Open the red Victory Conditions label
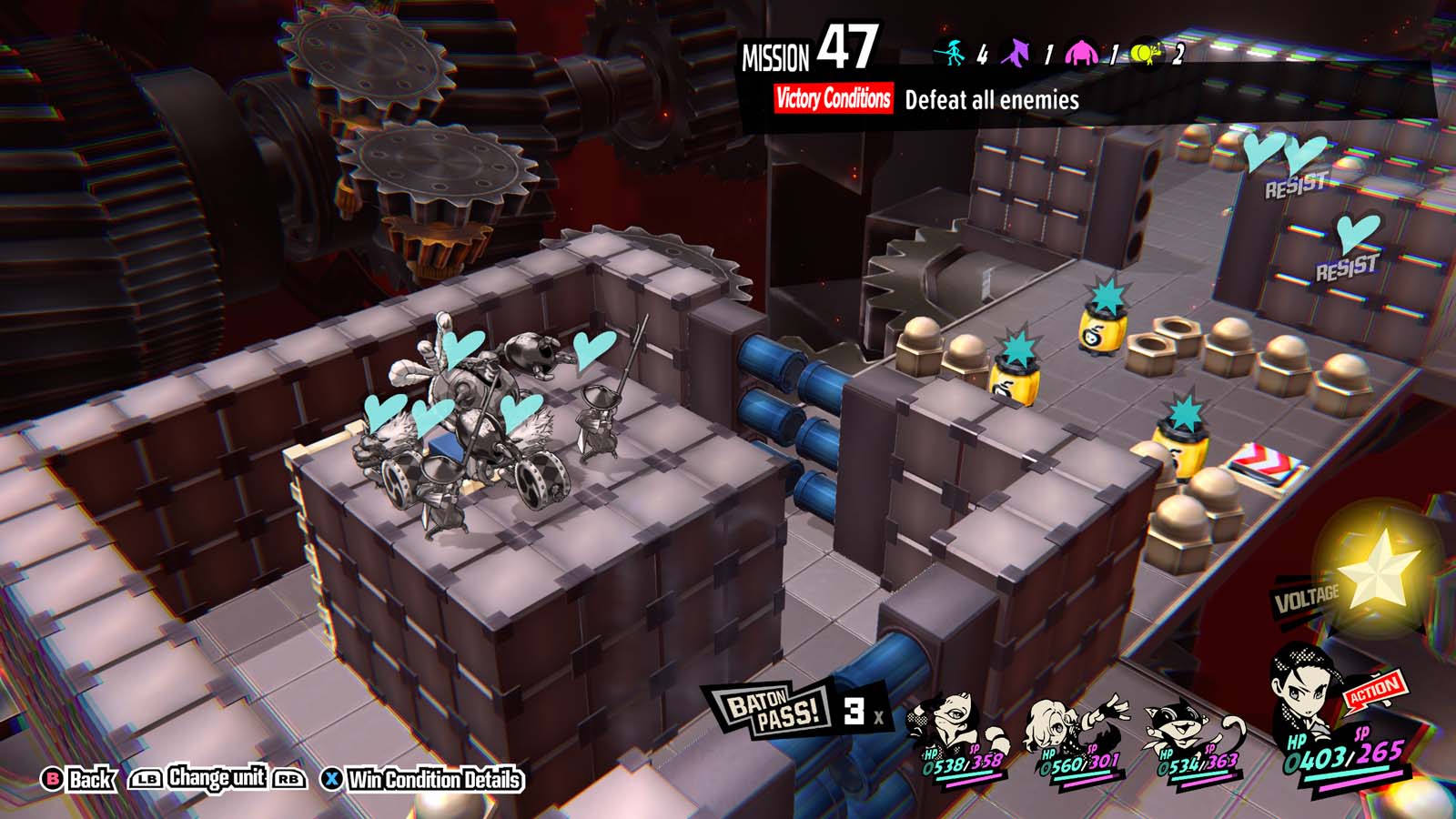Image resolution: width=1456 pixels, height=819 pixels. click(x=833, y=98)
